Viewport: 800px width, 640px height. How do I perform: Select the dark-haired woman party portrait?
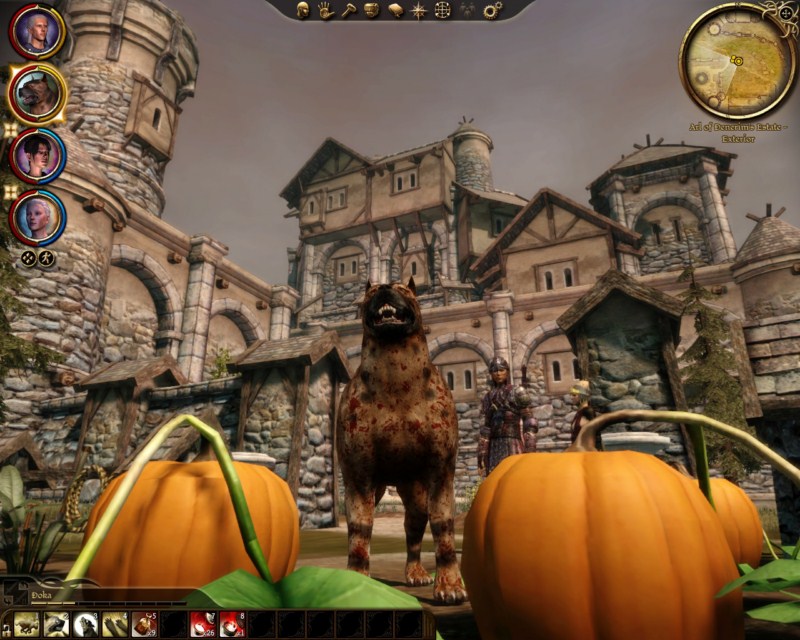[37, 155]
